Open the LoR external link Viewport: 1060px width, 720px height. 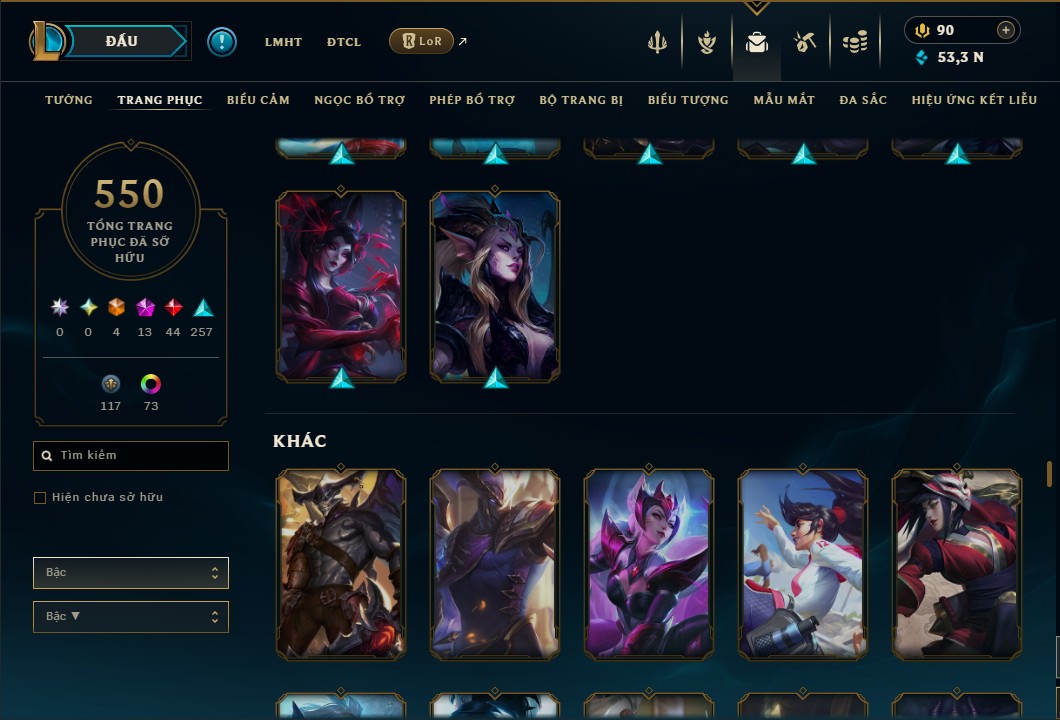[422, 41]
